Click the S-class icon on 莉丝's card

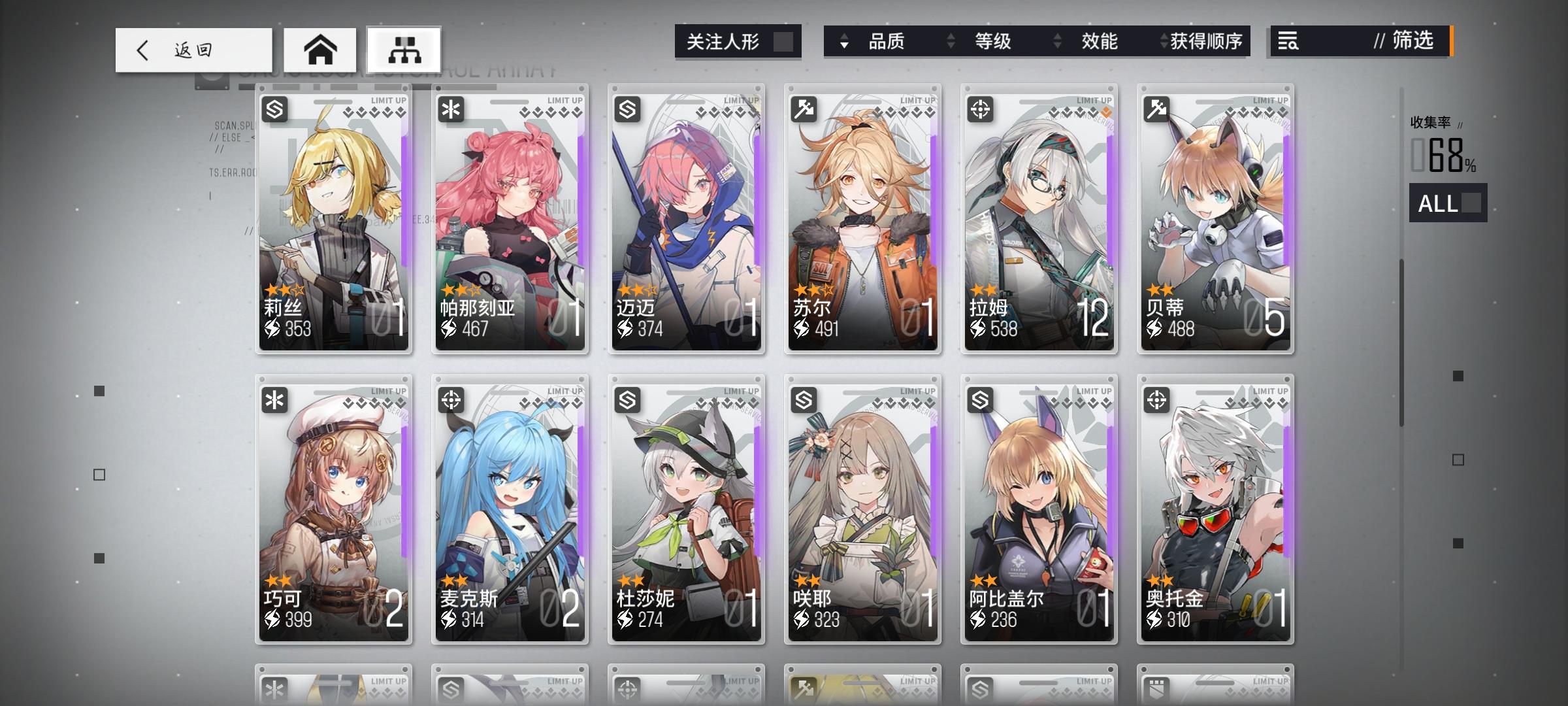point(273,109)
